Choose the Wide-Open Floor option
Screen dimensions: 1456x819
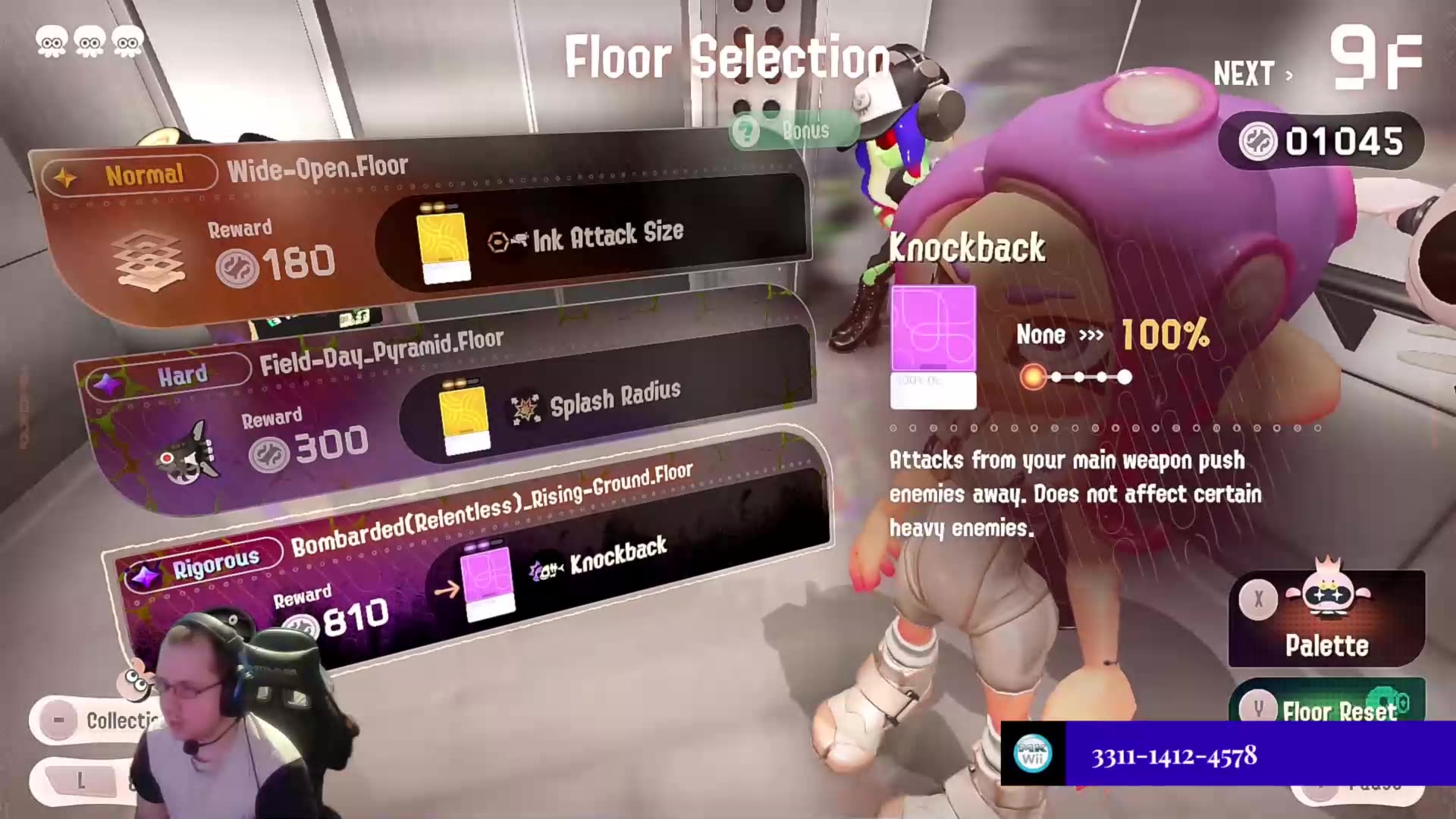click(x=417, y=227)
